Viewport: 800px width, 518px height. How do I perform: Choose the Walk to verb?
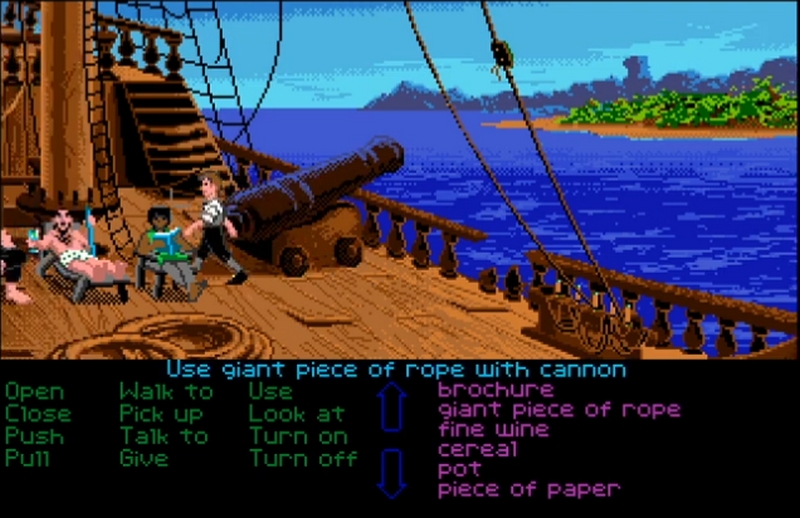[166, 392]
